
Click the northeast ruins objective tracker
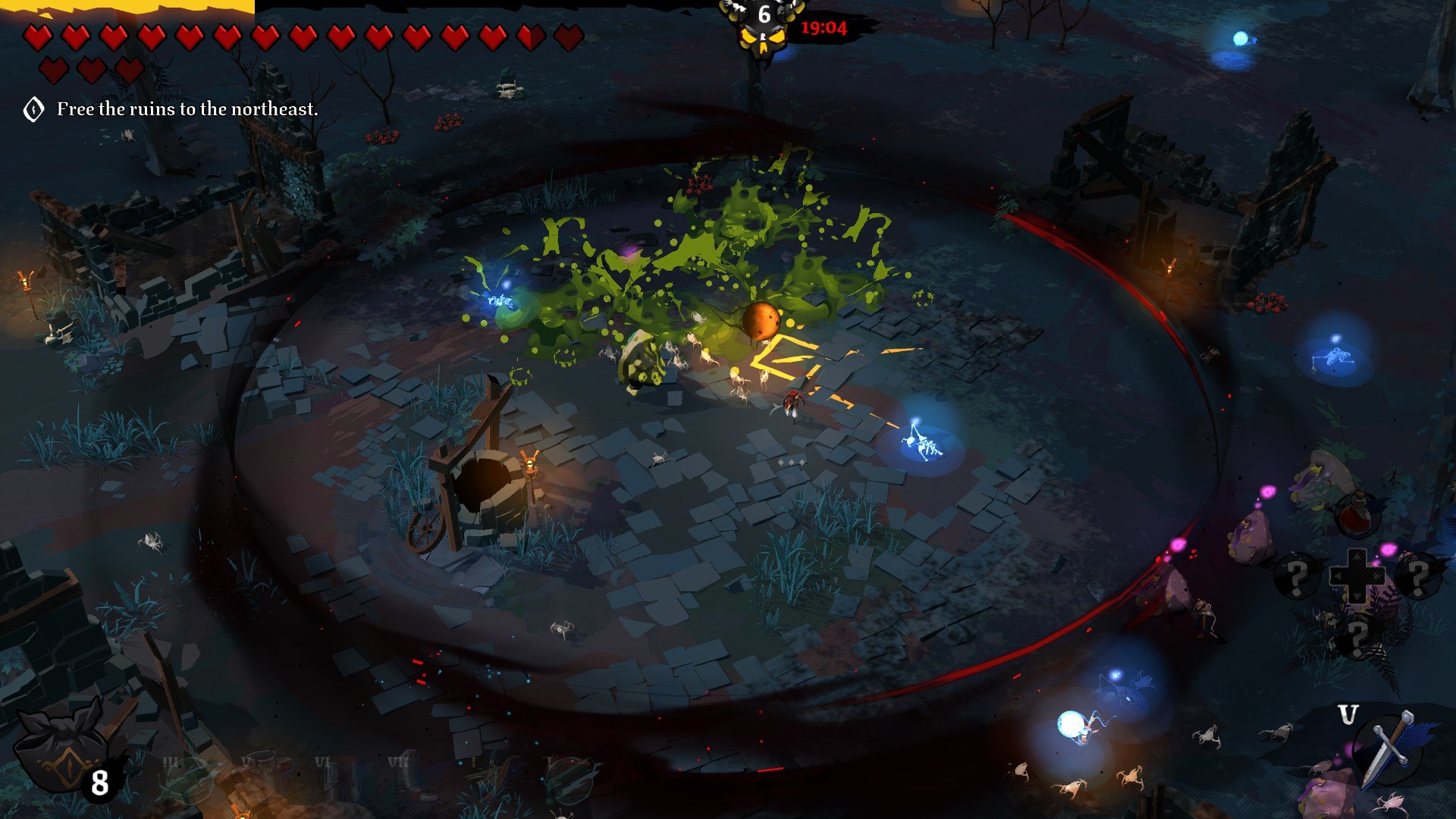pos(187,109)
